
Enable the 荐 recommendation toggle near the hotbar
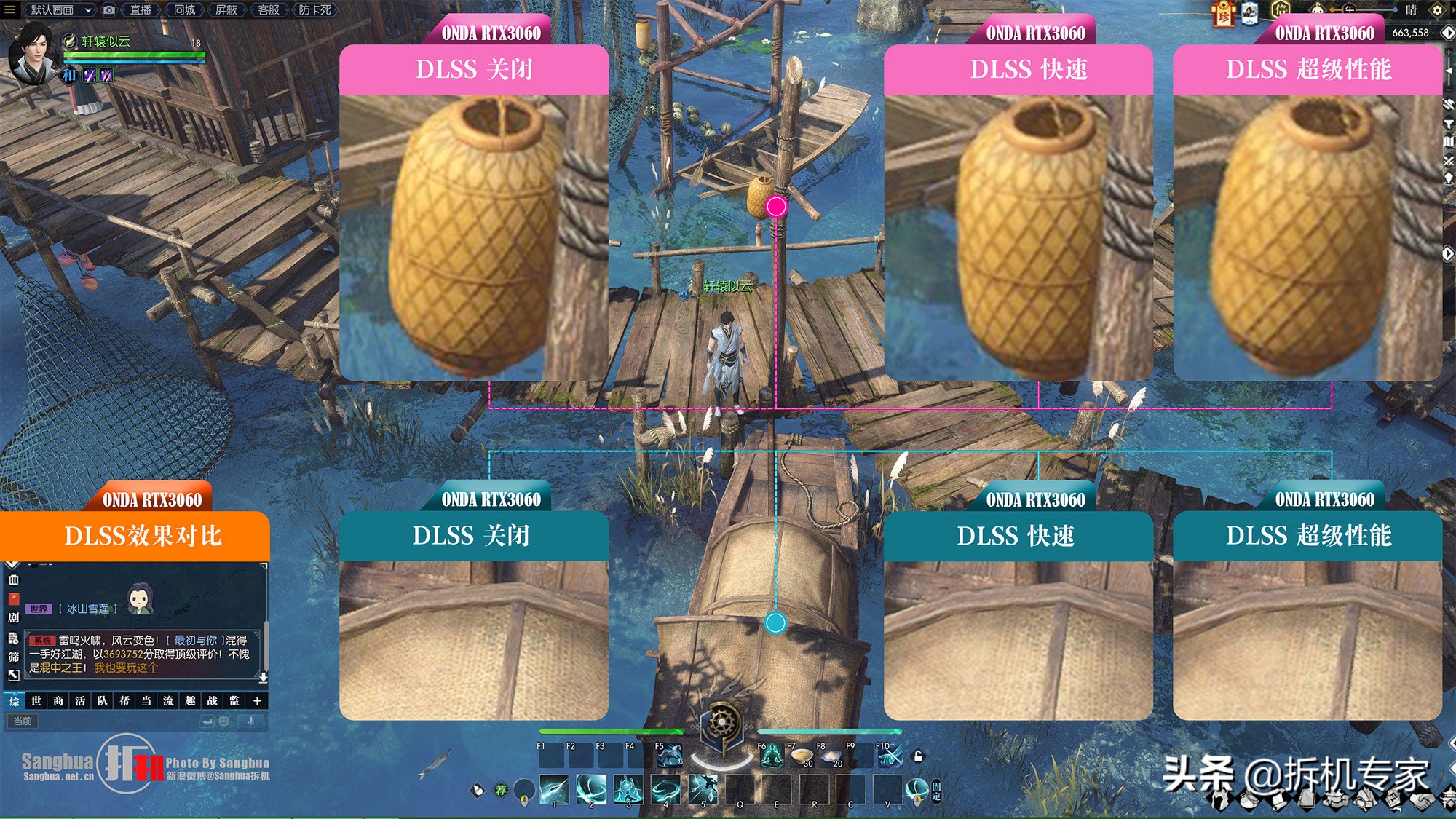pos(502,790)
